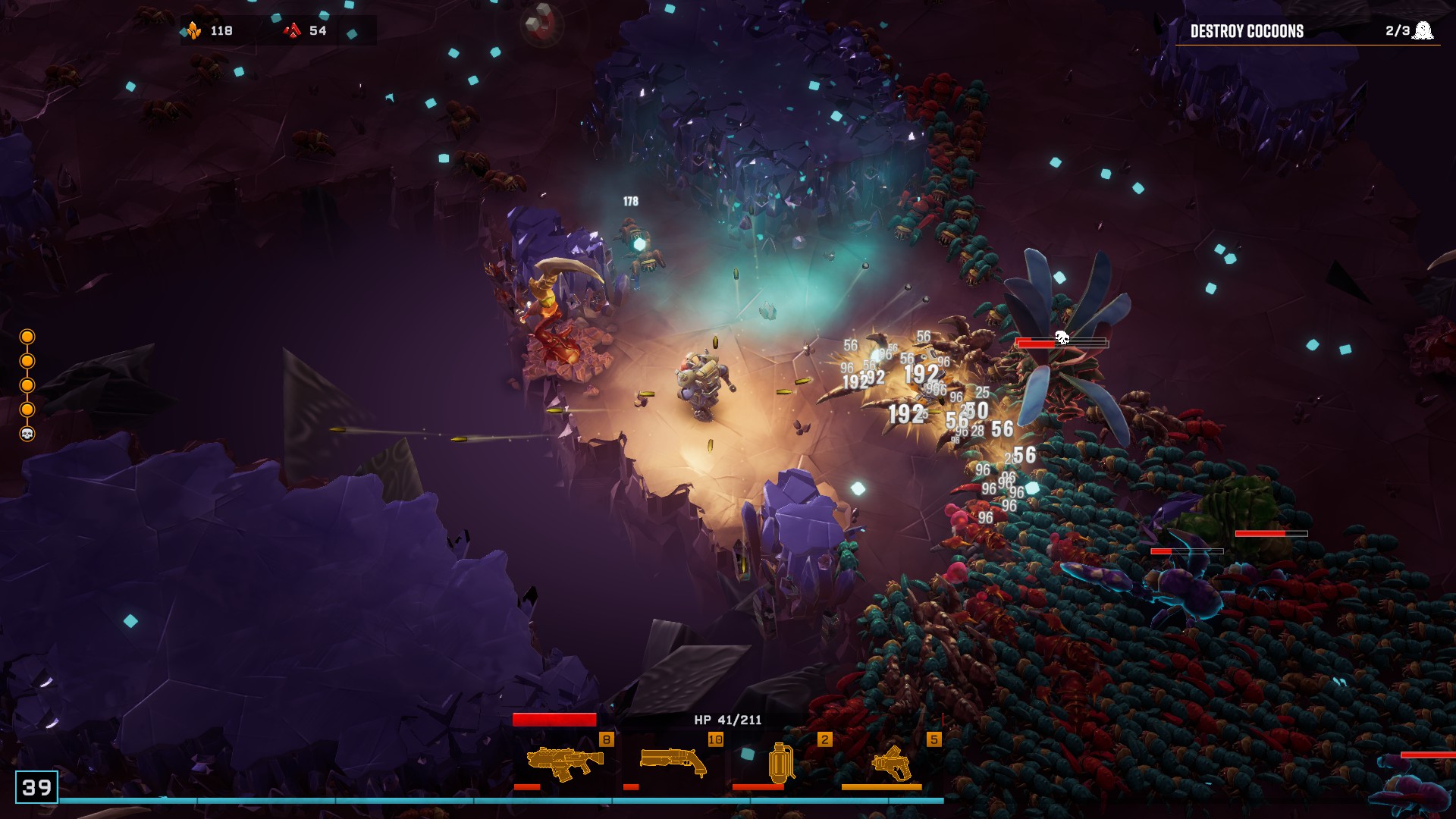The height and width of the screenshot is (819, 1456).
Task: Click the gold resource icon showing 118
Action: click(x=196, y=30)
